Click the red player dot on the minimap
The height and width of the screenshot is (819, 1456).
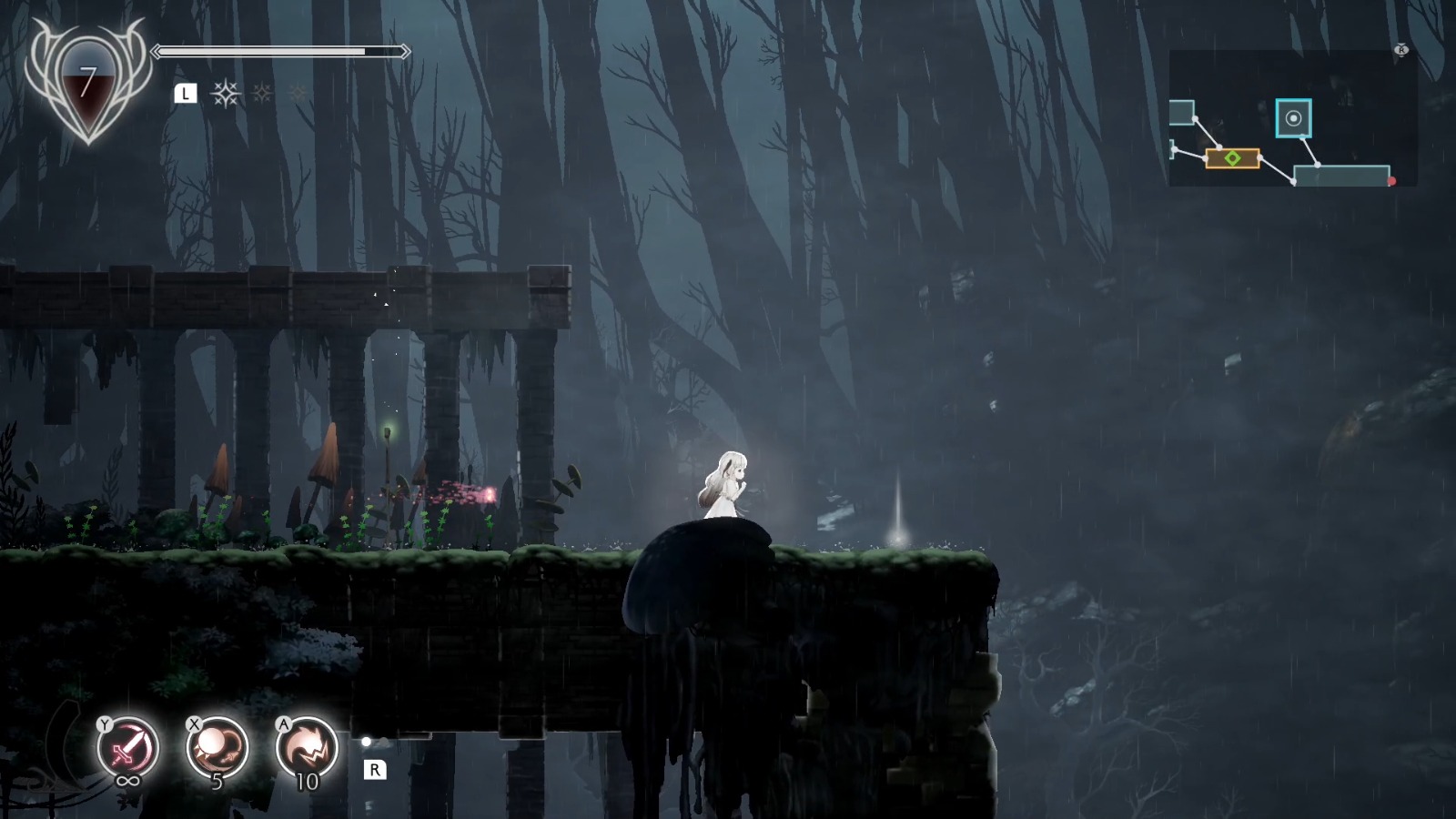(x=1391, y=181)
